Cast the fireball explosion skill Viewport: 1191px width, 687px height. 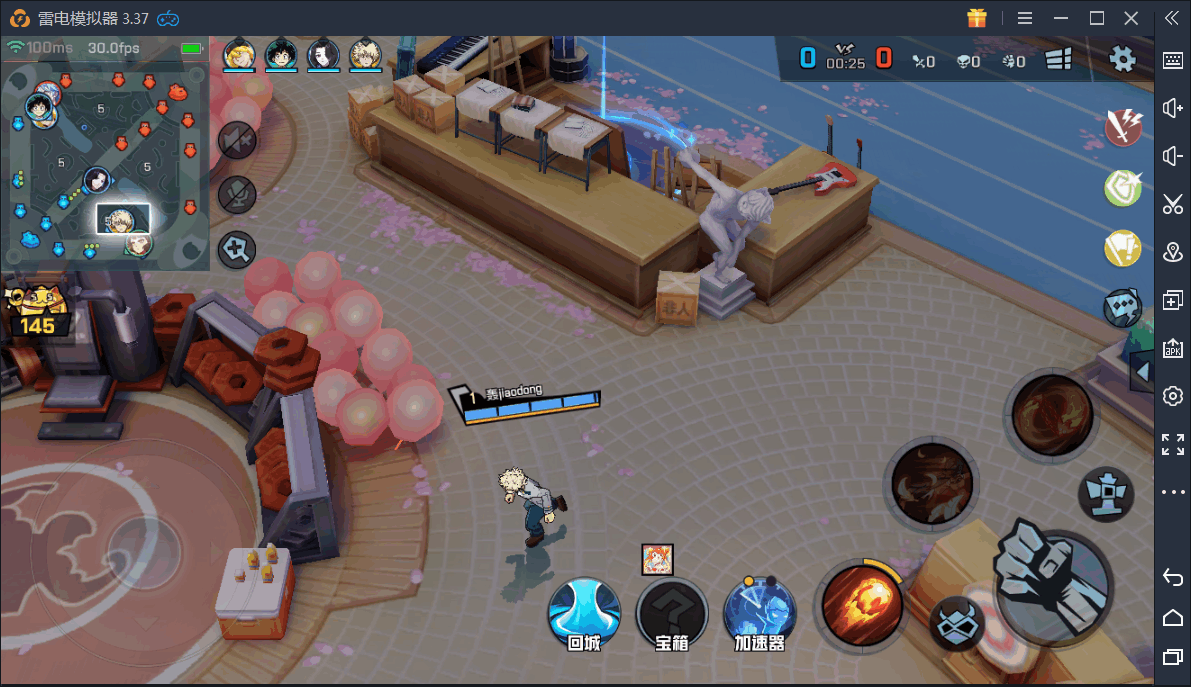point(860,603)
